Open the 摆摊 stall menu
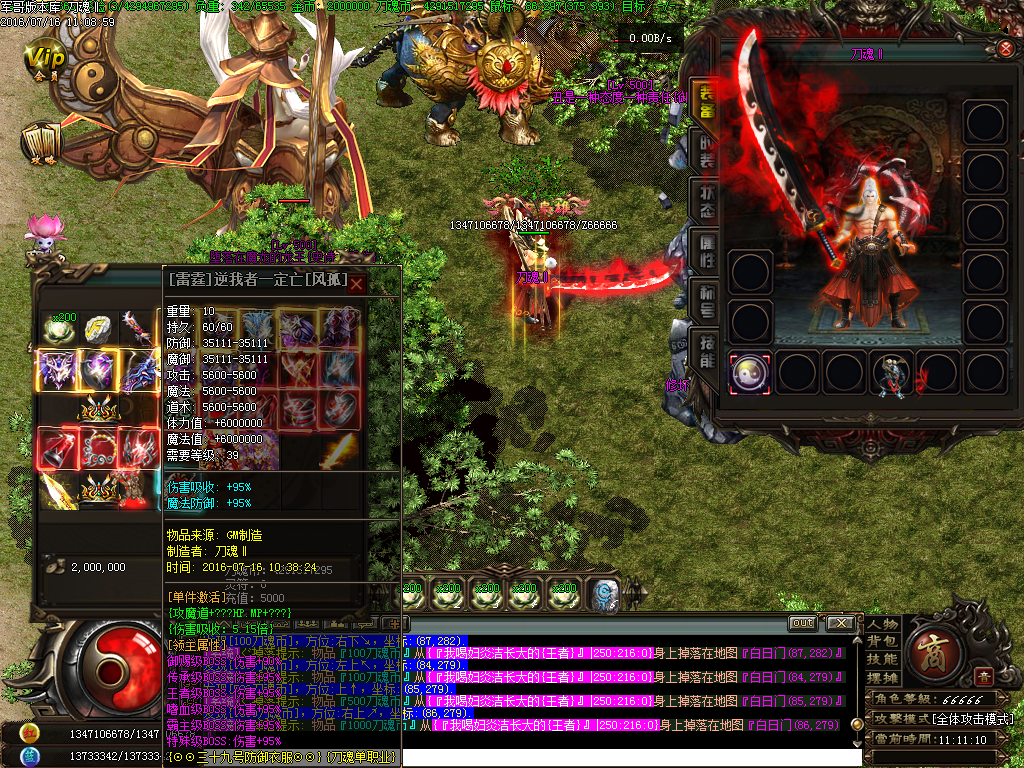This screenshot has height=768, width=1024. click(882, 678)
